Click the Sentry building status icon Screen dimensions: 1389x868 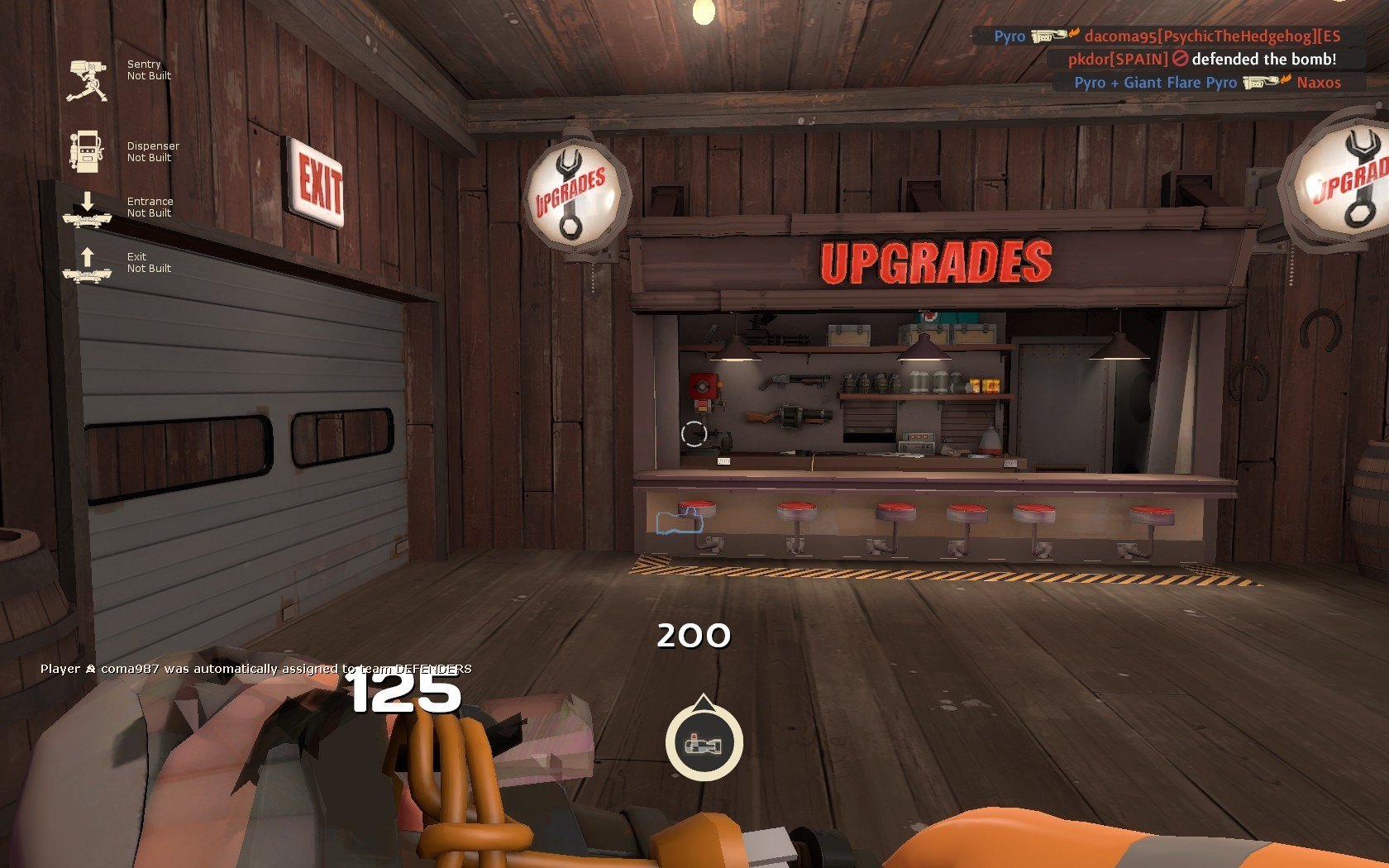click(x=87, y=81)
